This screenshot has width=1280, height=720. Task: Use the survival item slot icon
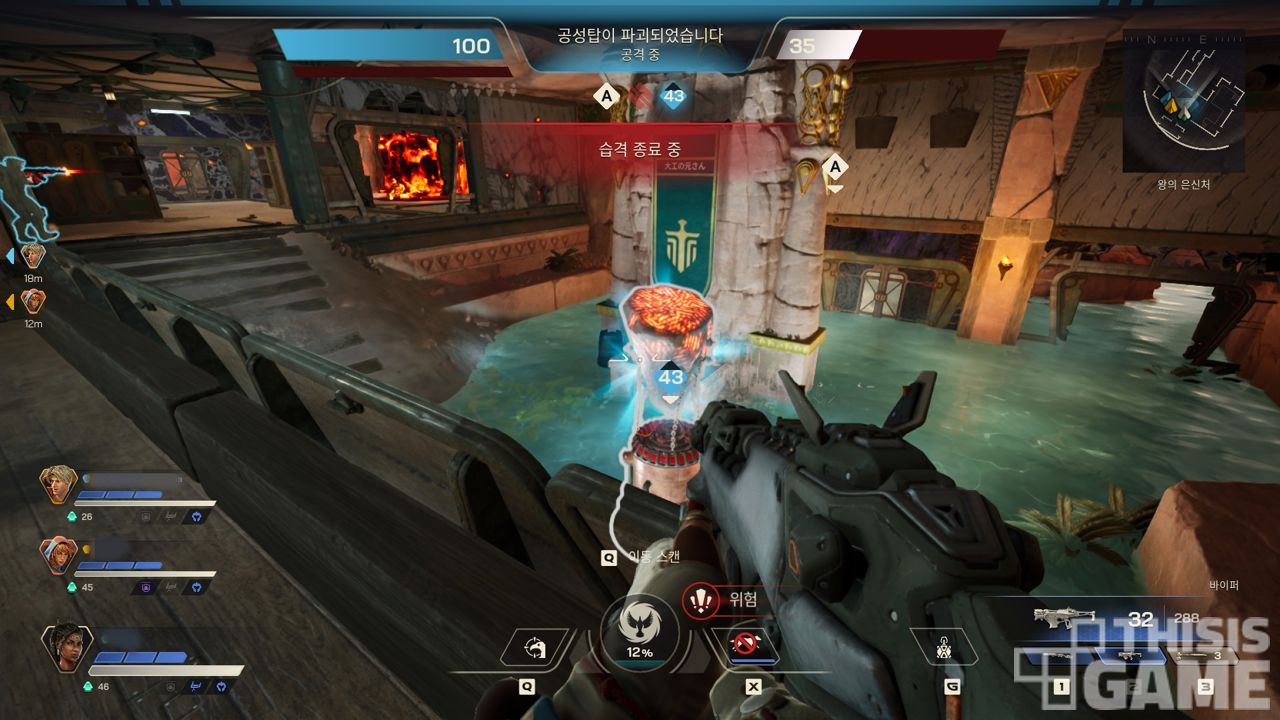[943, 649]
